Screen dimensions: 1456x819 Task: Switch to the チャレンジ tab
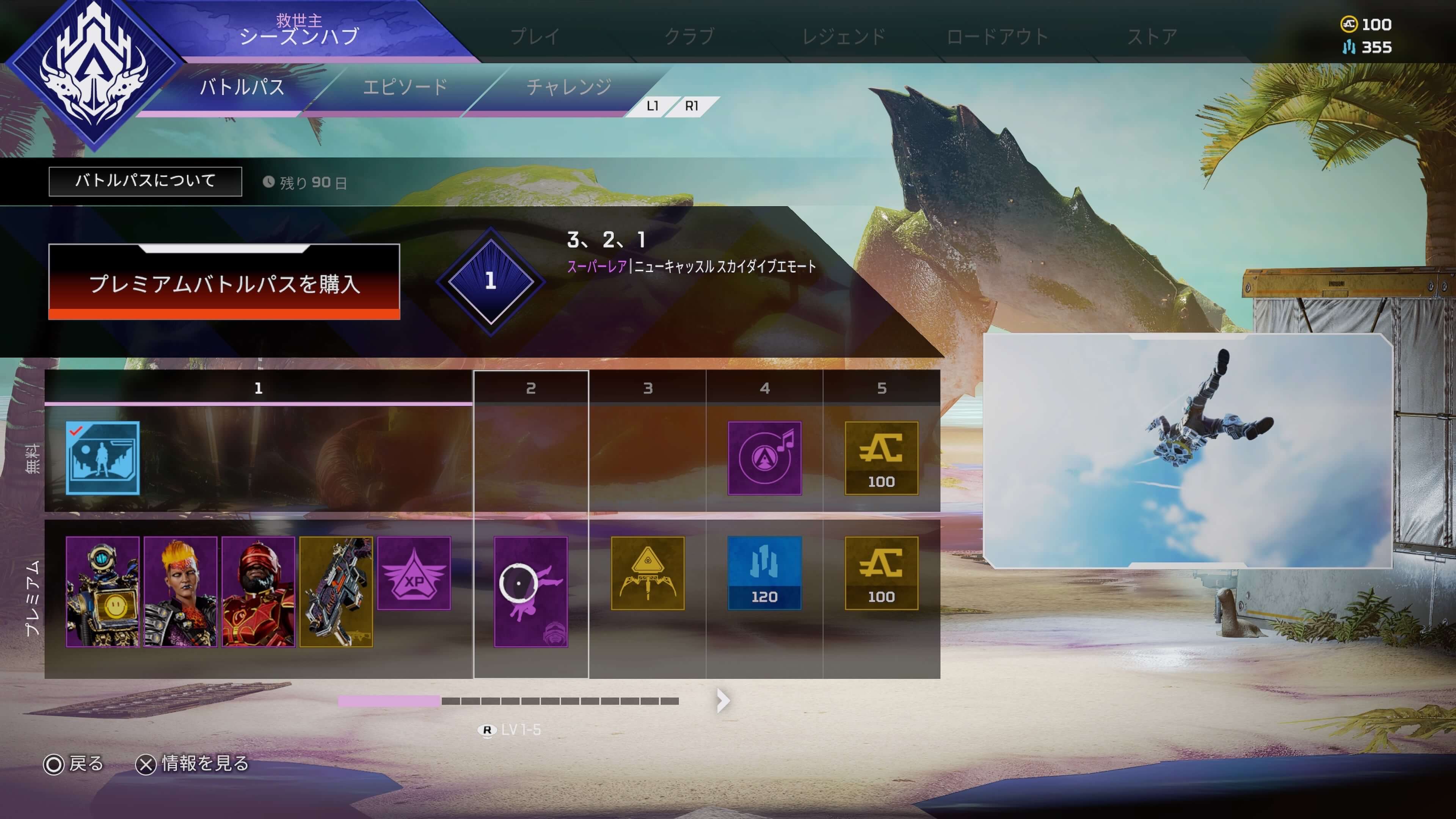[569, 87]
